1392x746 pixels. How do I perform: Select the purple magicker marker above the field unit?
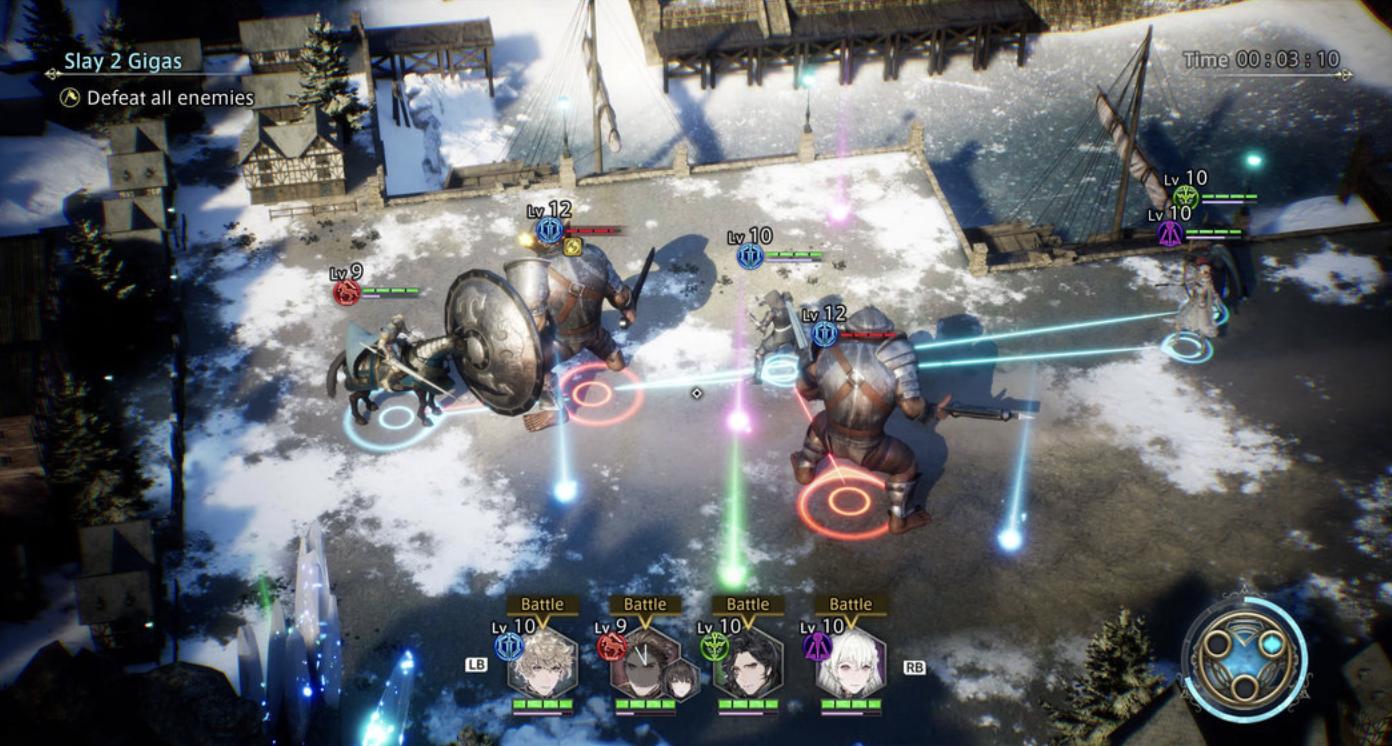pyautogui.click(x=1170, y=233)
